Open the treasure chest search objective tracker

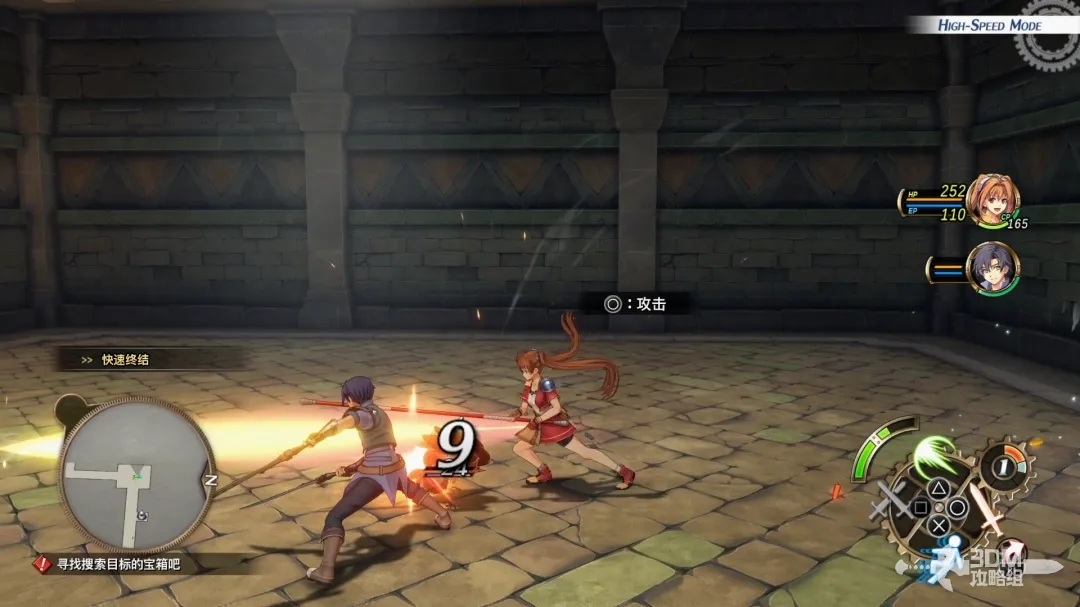pos(124,564)
